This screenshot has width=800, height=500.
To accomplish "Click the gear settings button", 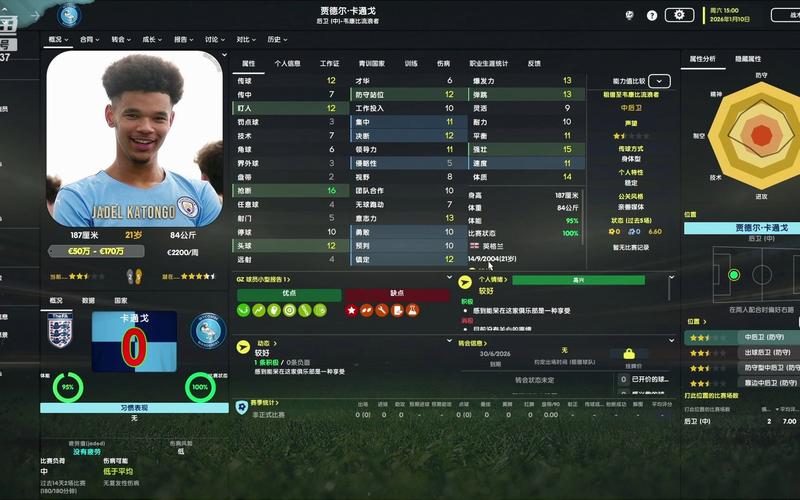I will point(679,15).
